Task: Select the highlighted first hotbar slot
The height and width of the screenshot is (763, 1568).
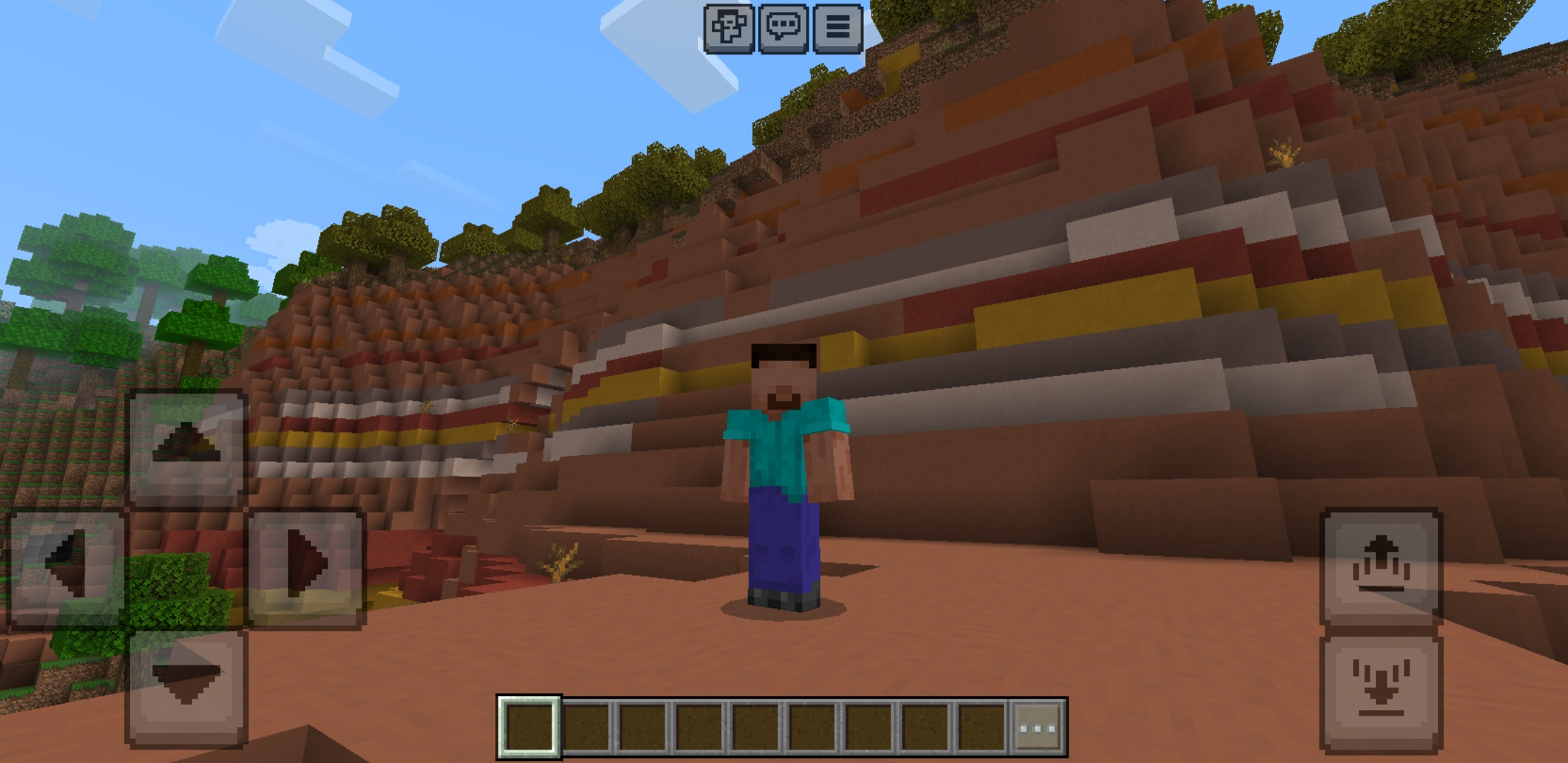Action: pos(528,723)
